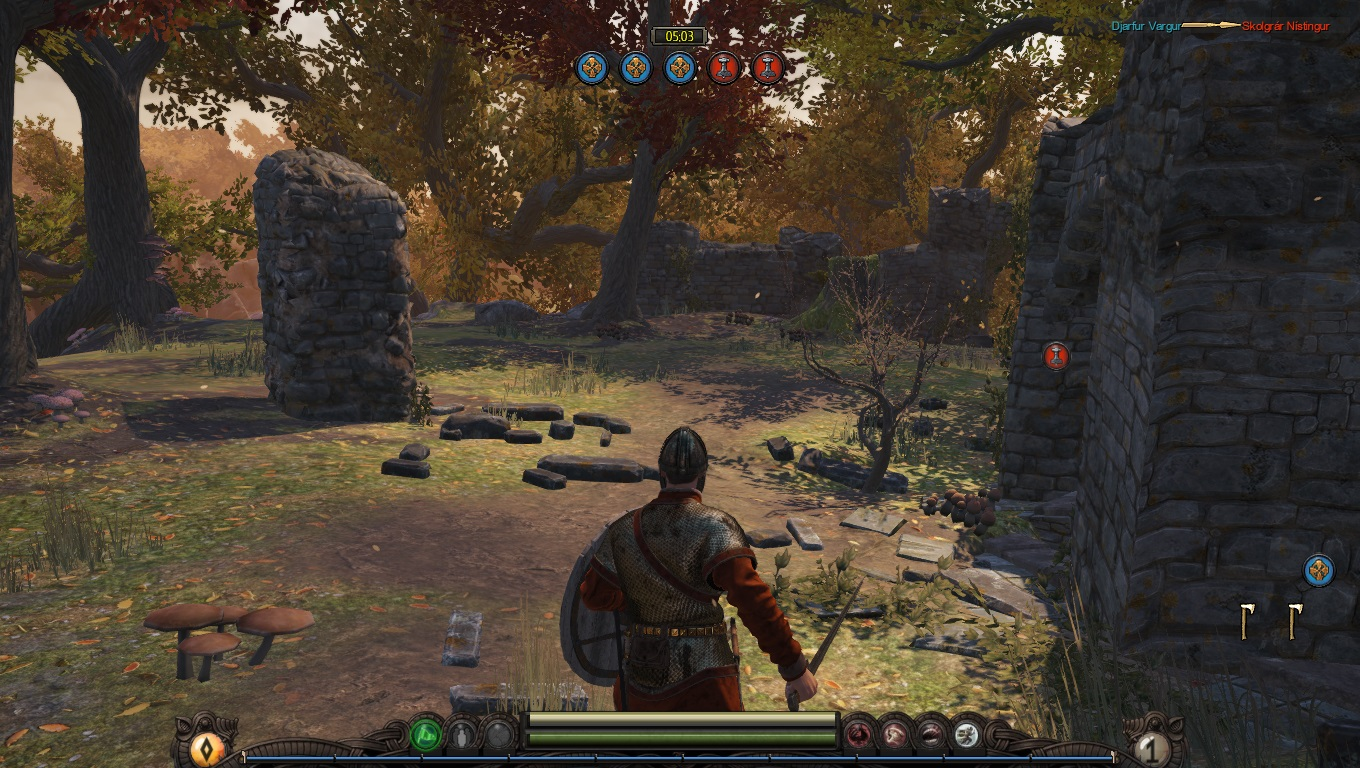The image size is (1360, 768).
Task: Open the level 1 badge
Action: (x=1152, y=749)
